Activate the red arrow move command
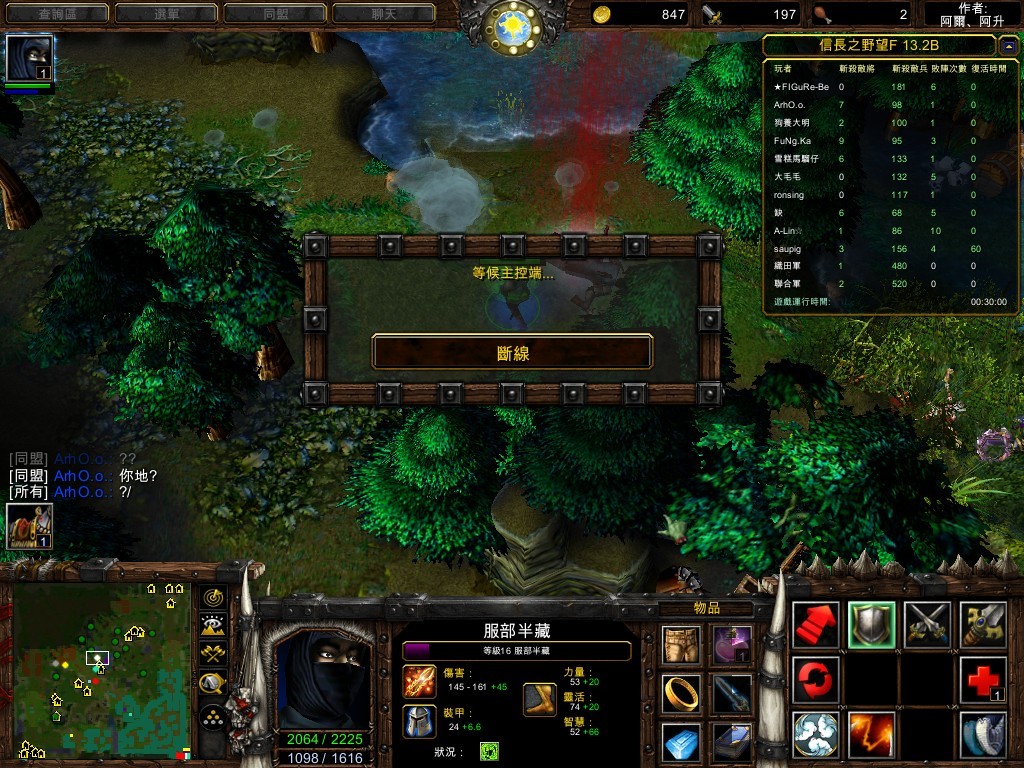Image resolution: width=1024 pixels, height=768 pixels. 816,624
